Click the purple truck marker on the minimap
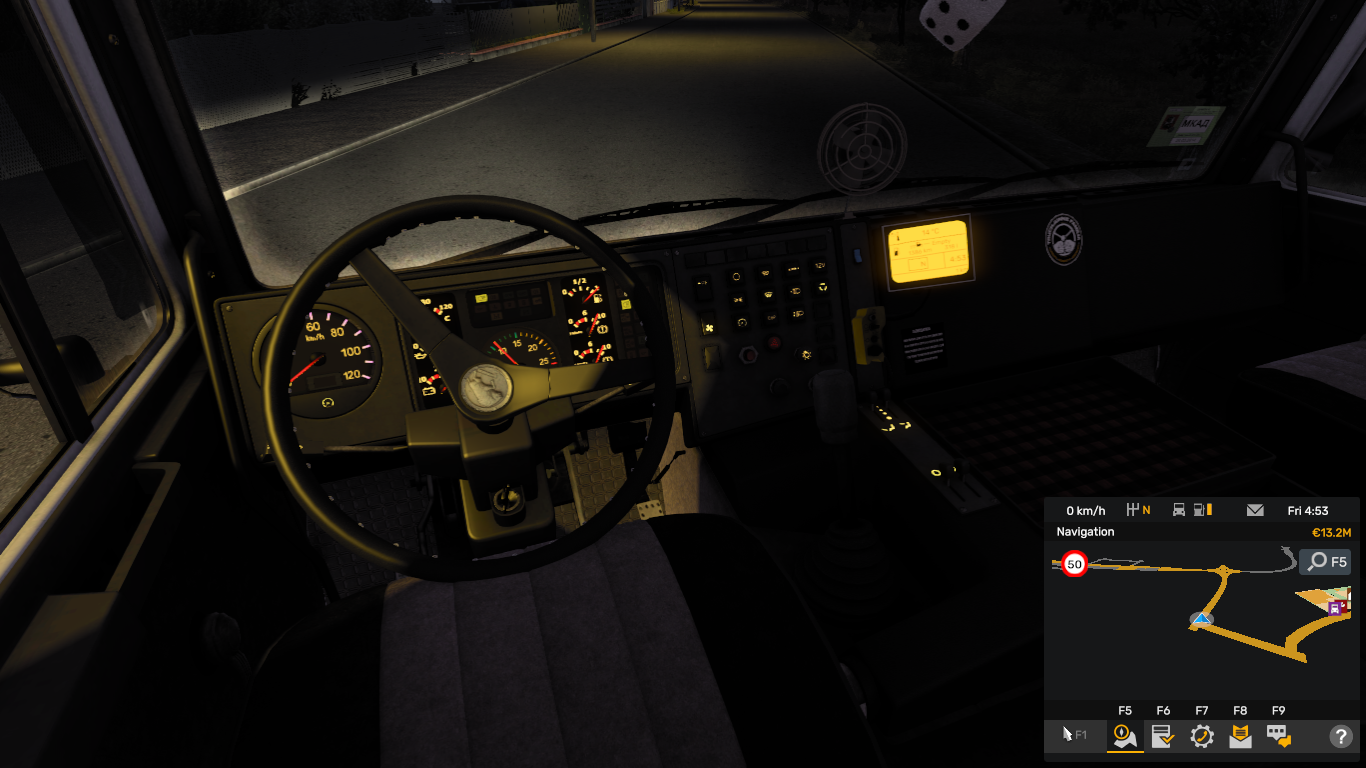This screenshot has width=1366, height=768. click(x=1335, y=607)
